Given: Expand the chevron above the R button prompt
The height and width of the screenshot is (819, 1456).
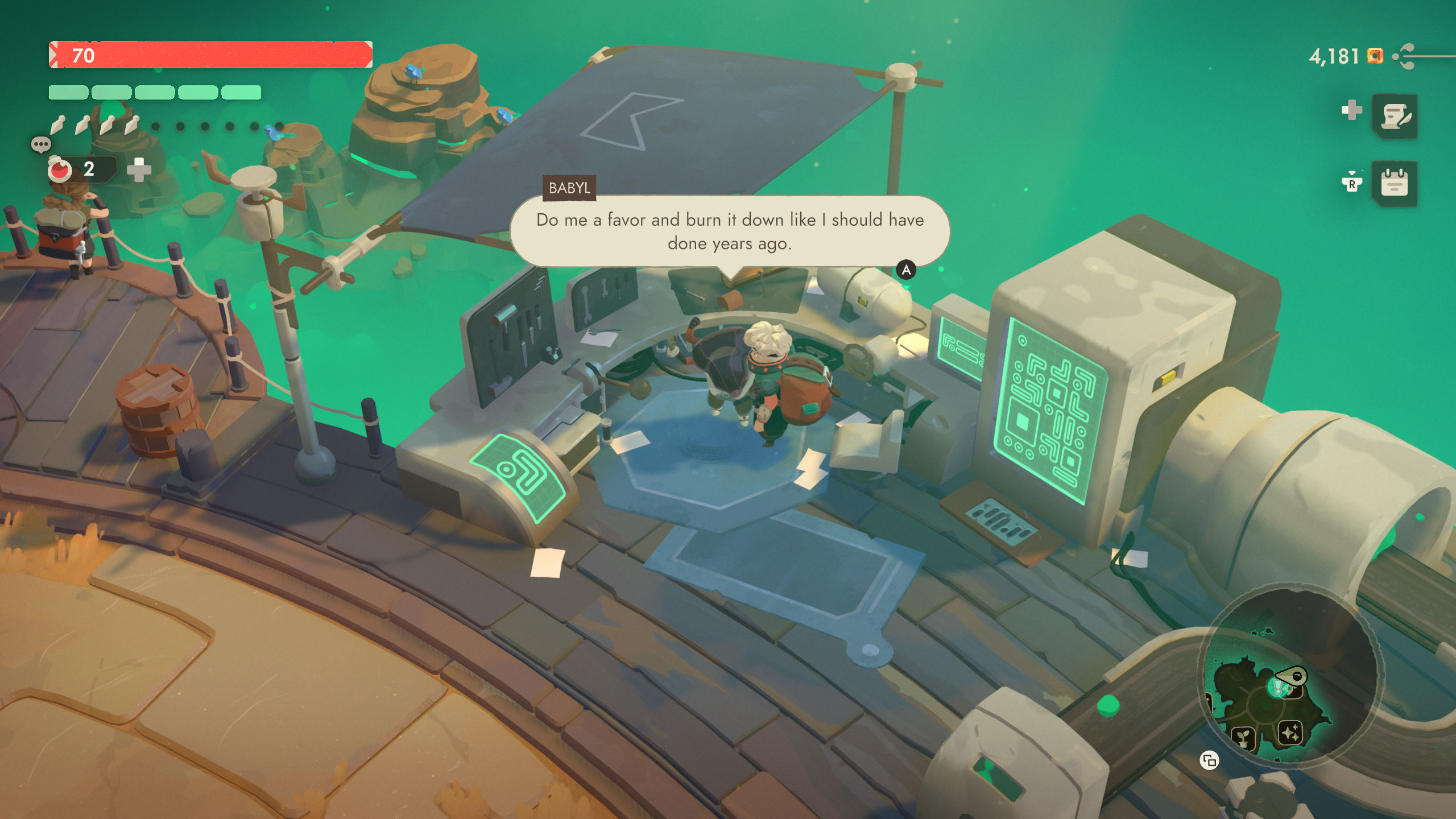Looking at the screenshot, I should [1352, 172].
